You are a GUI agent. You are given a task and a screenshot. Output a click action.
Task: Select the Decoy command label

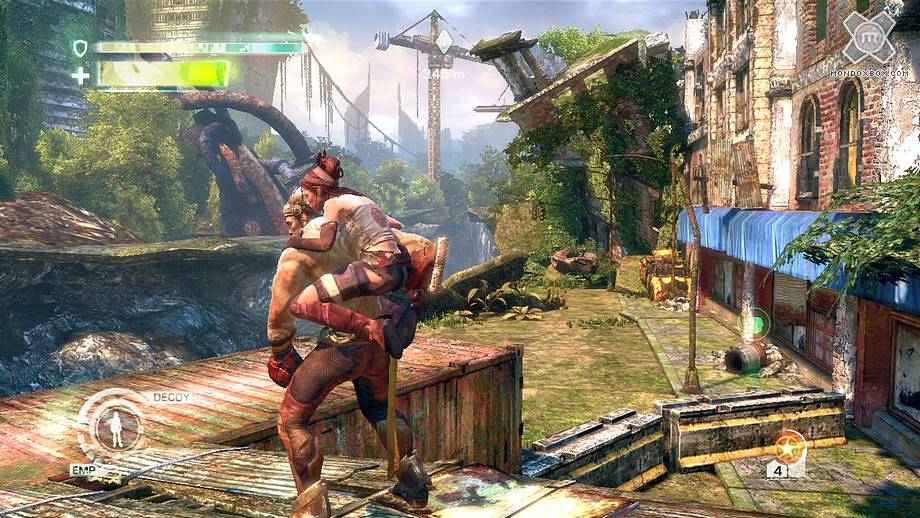[171, 397]
